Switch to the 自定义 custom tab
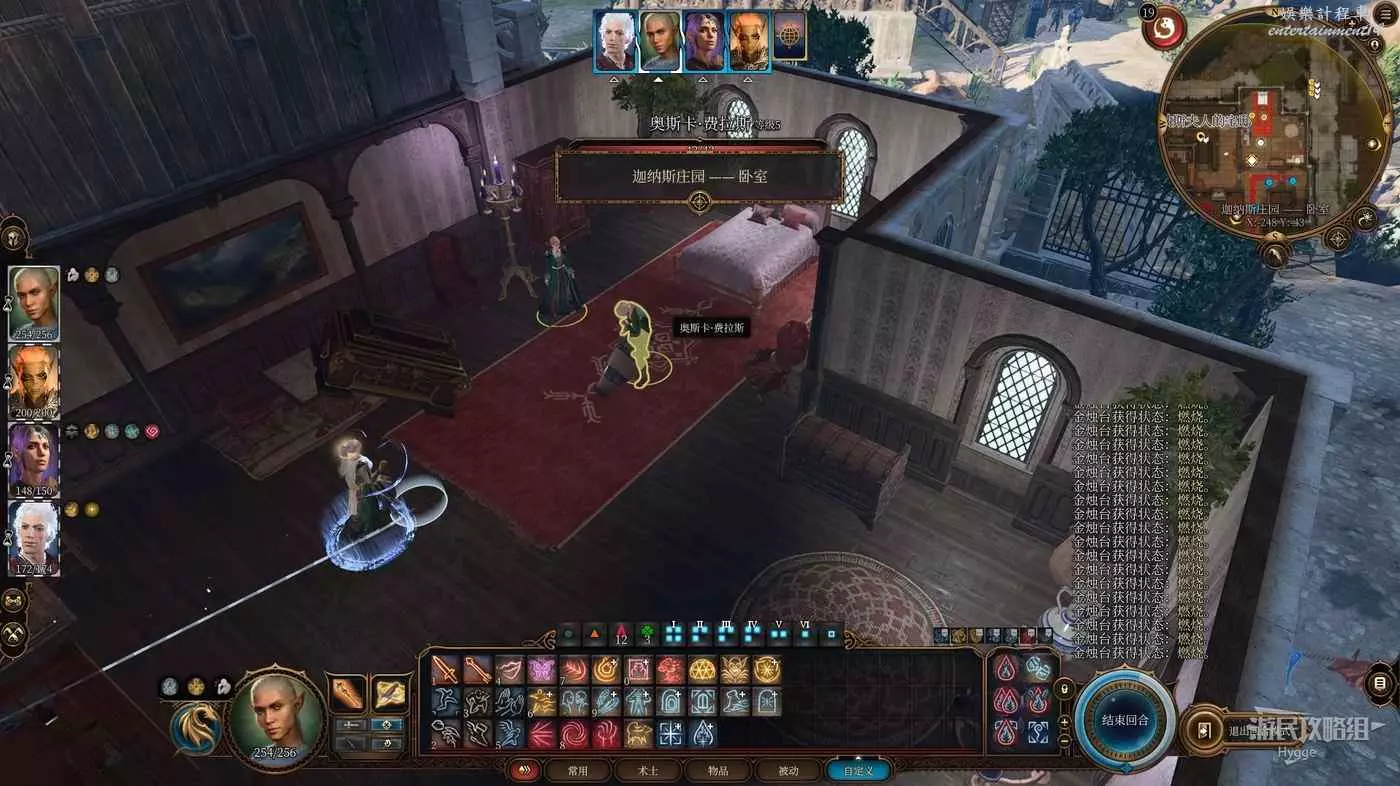This screenshot has height=786, width=1400. tap(858, 771)
